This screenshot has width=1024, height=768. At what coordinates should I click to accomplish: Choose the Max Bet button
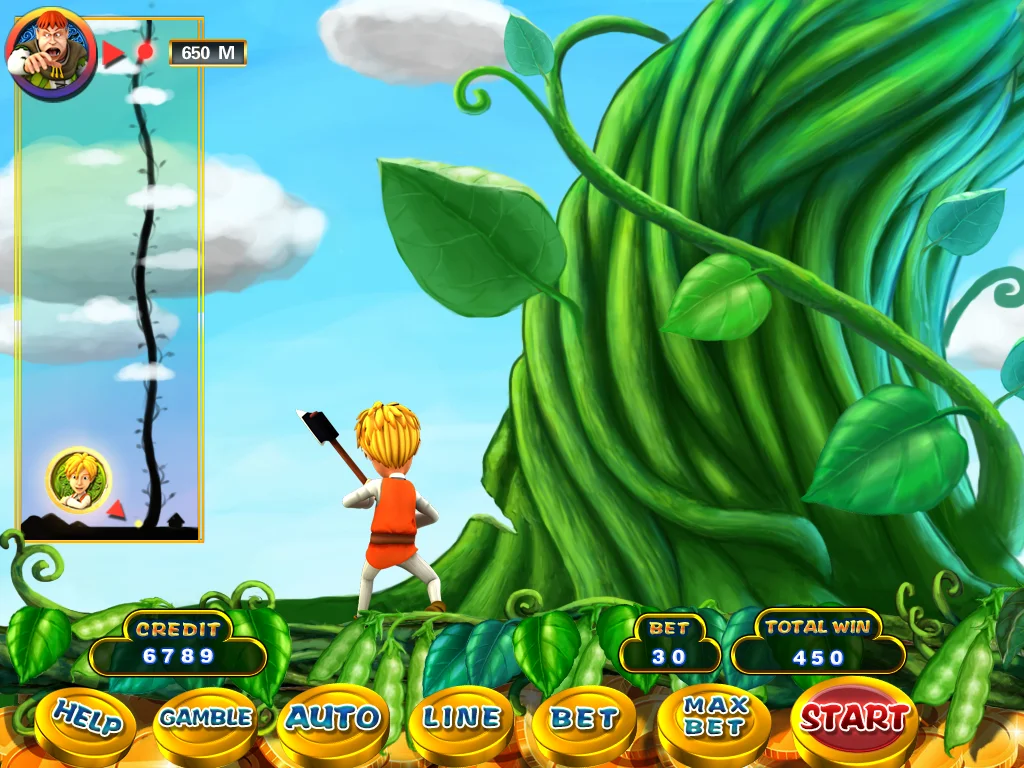tap(714, 717)
